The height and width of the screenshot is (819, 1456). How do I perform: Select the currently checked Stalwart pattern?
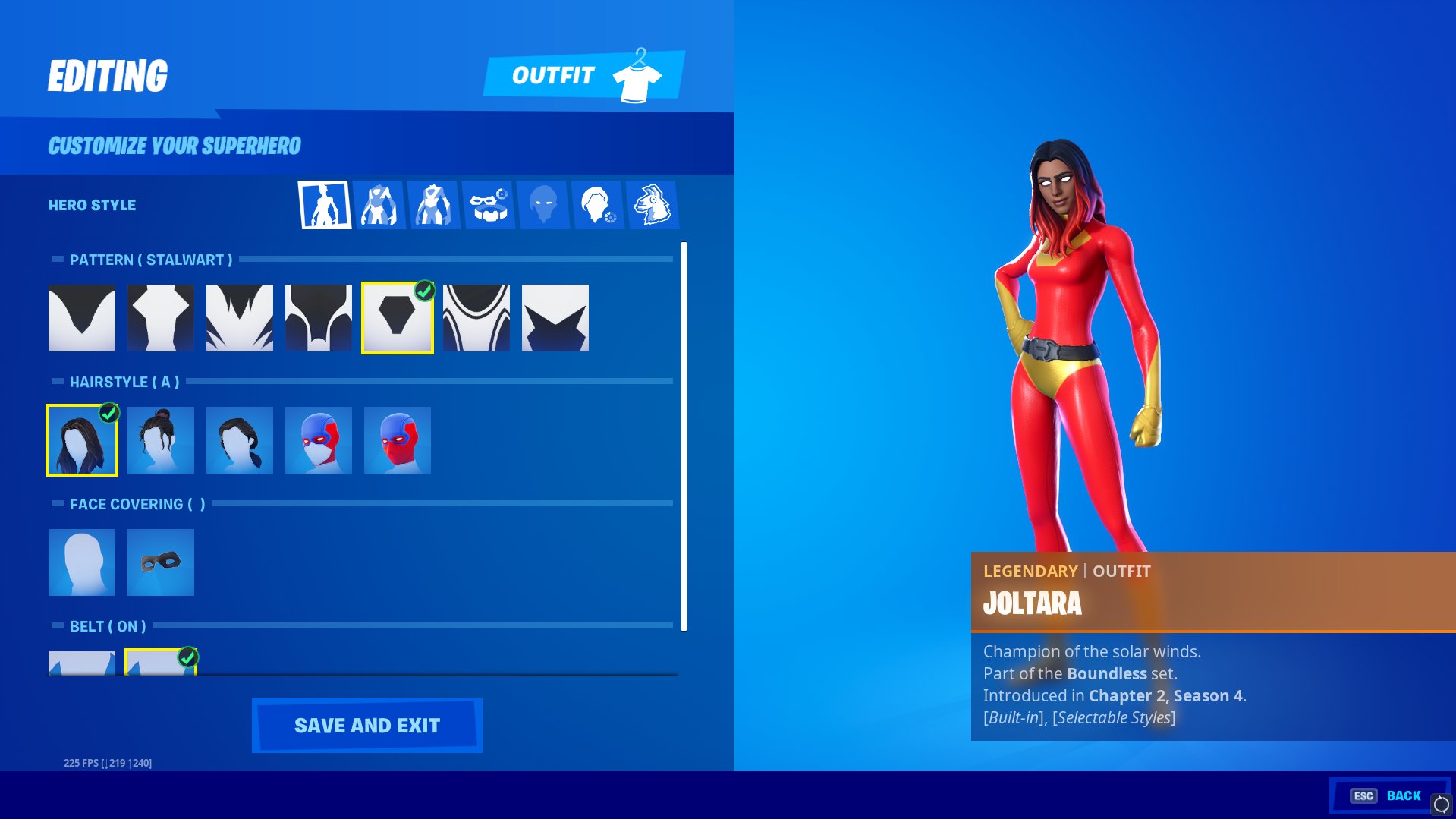click(x=398, y=318)
